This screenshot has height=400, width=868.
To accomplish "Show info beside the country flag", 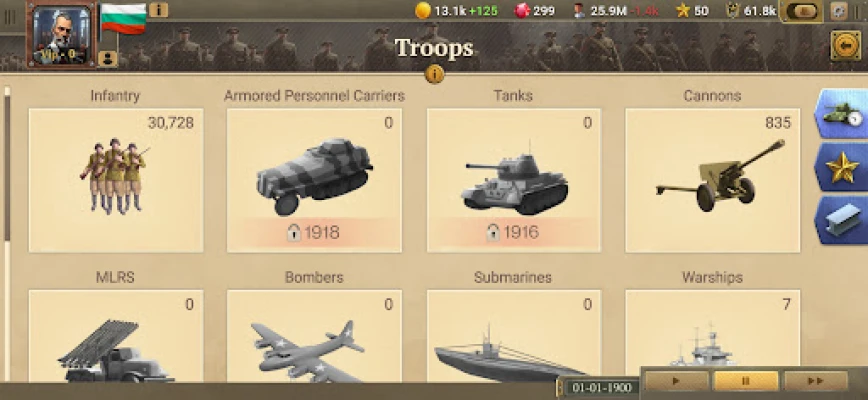I will [x=158, y=10].
